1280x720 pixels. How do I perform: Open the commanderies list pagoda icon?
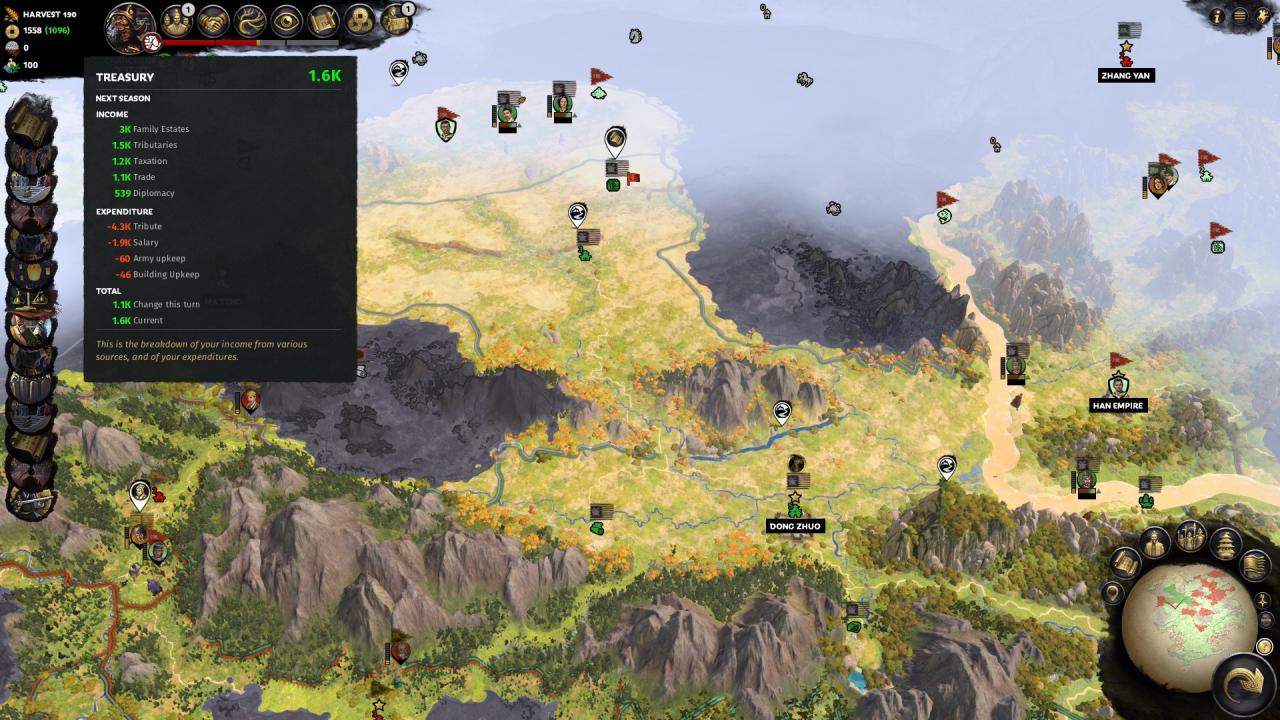click(x=1226, y=543)
